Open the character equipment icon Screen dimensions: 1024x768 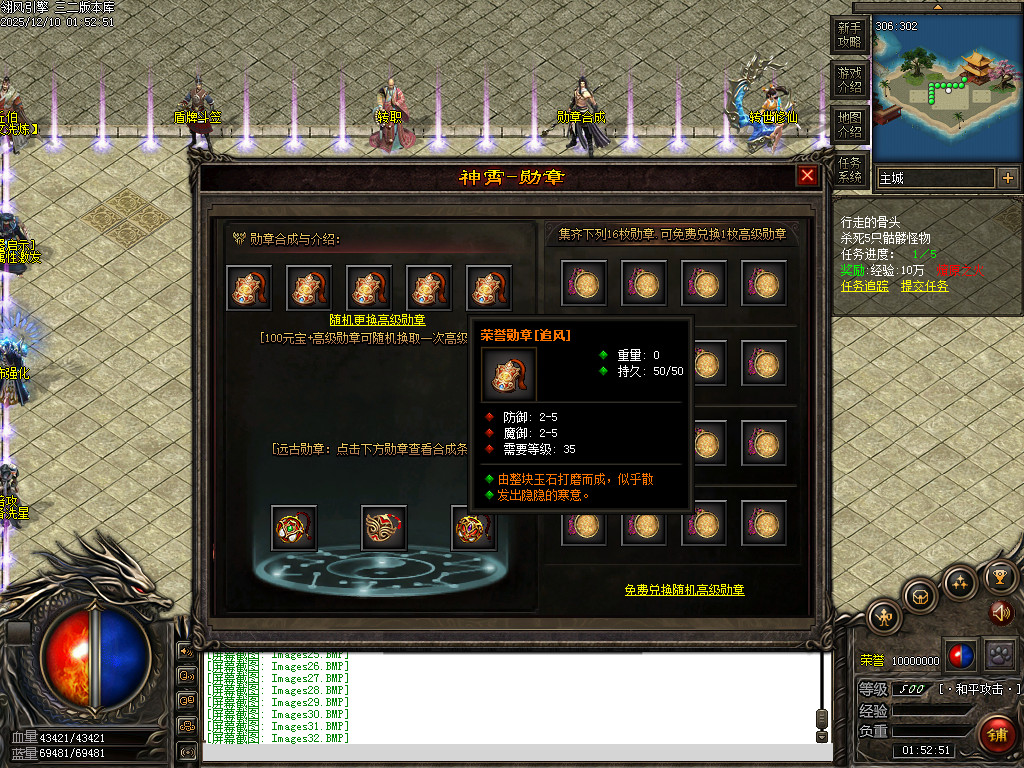885,617
